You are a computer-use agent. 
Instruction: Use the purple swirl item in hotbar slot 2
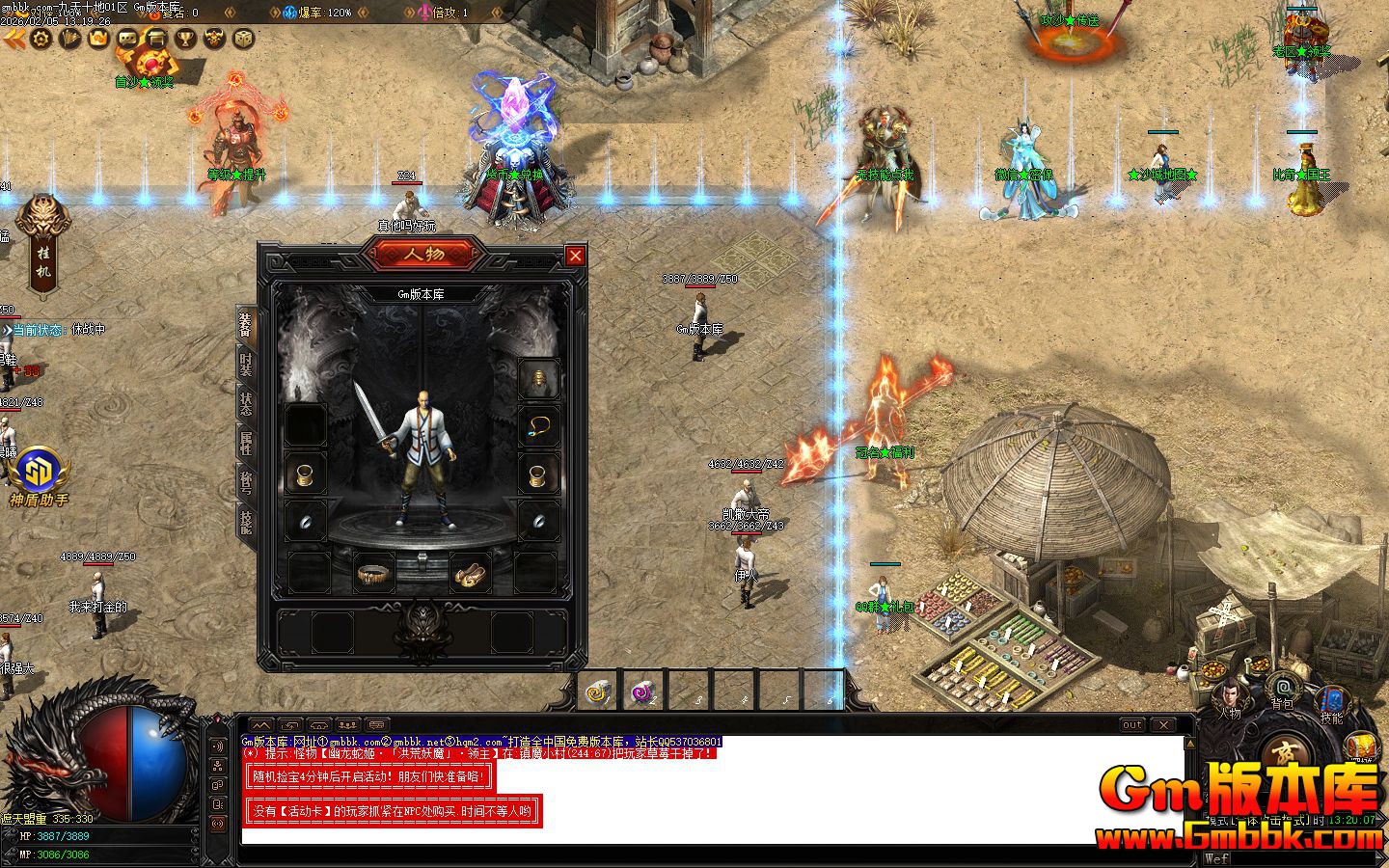tap(641, 691)
